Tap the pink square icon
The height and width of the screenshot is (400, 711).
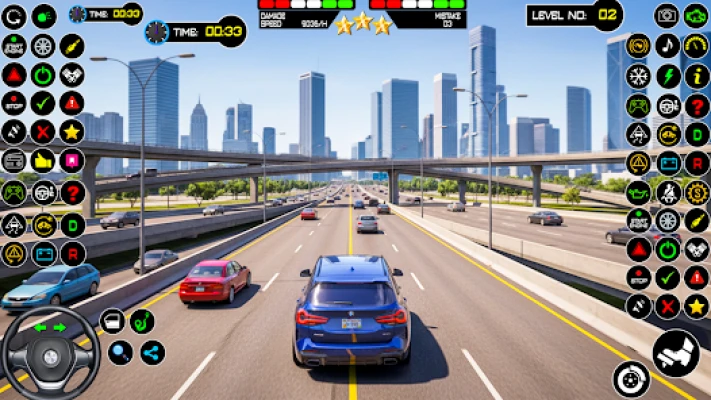(72, 160)
